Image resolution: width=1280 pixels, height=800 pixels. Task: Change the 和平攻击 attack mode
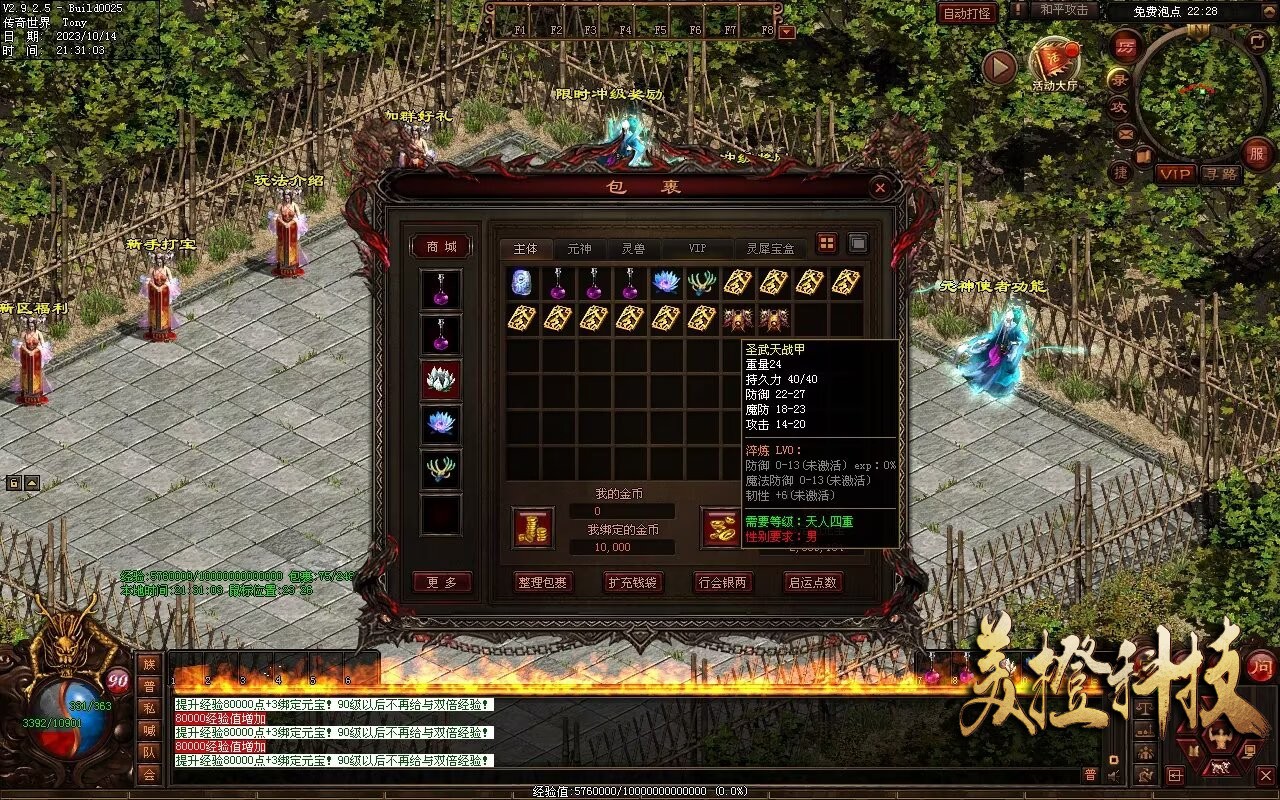(x=1063, y=10)
